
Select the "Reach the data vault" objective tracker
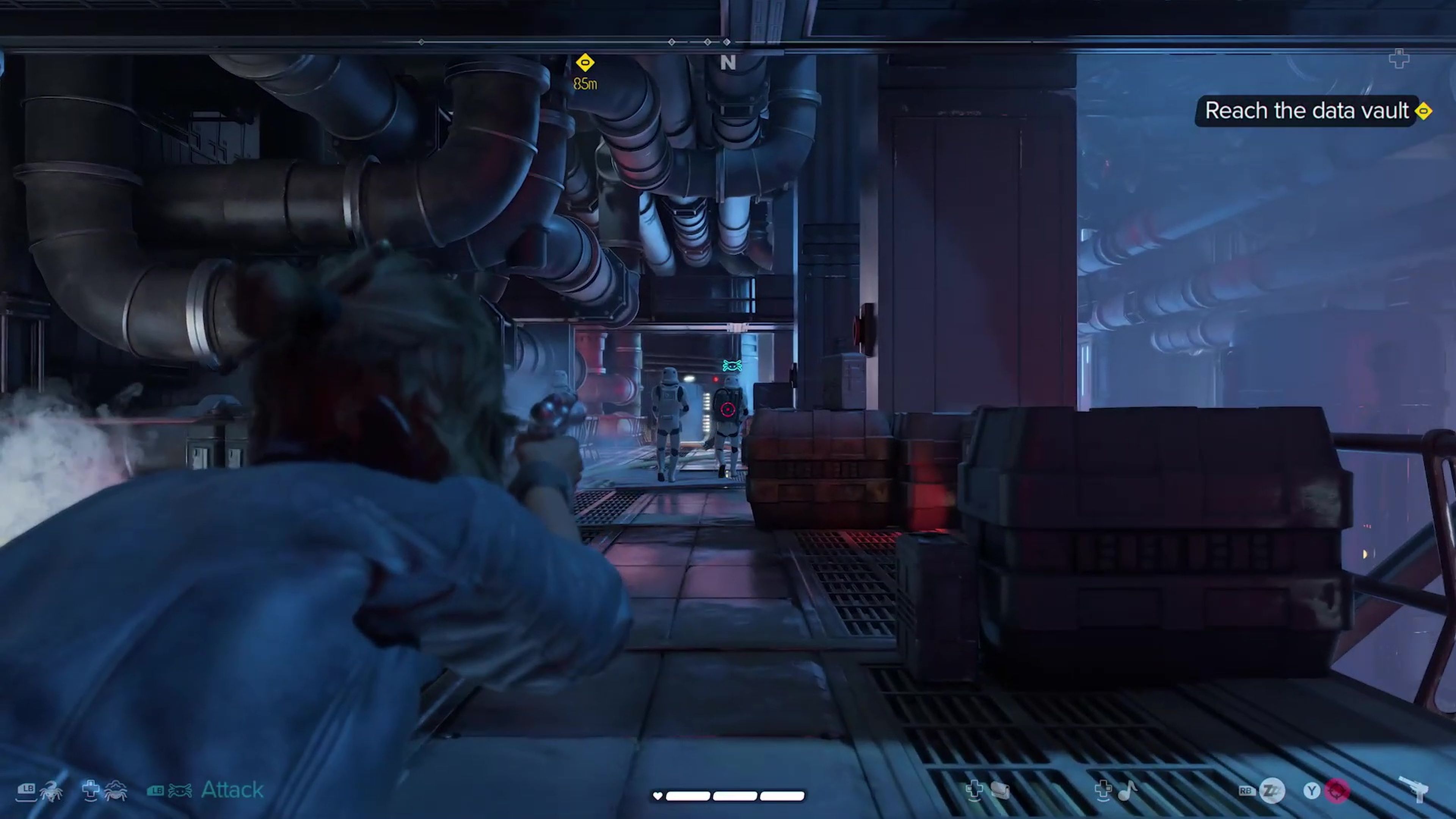1306,111
